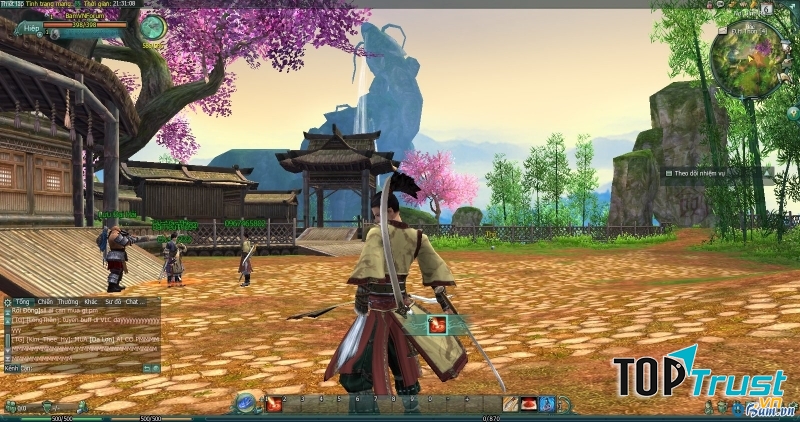Open the Chiến chat tab
The height and width of the screenshot is (422, 800).
(45, 301)
